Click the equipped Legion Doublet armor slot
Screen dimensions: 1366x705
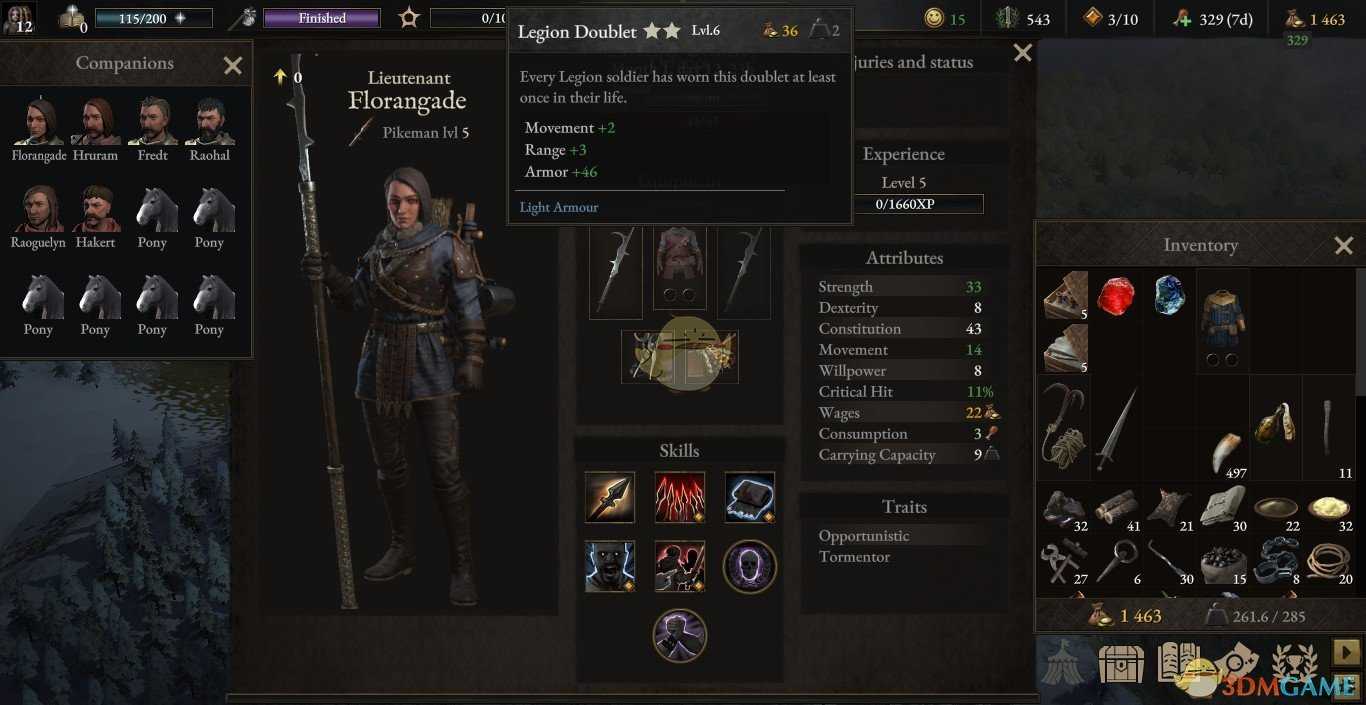coord(680,268)
